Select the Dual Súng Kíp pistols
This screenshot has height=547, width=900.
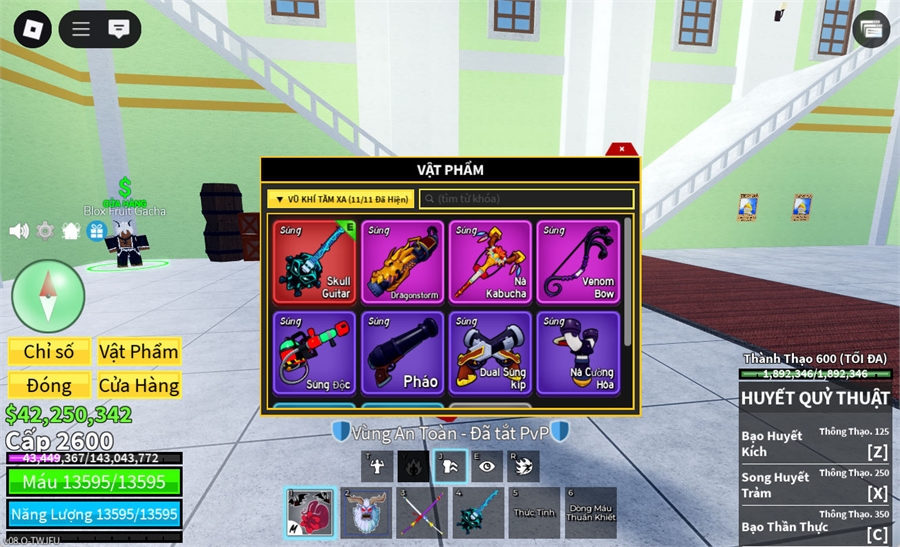(490, 353)
